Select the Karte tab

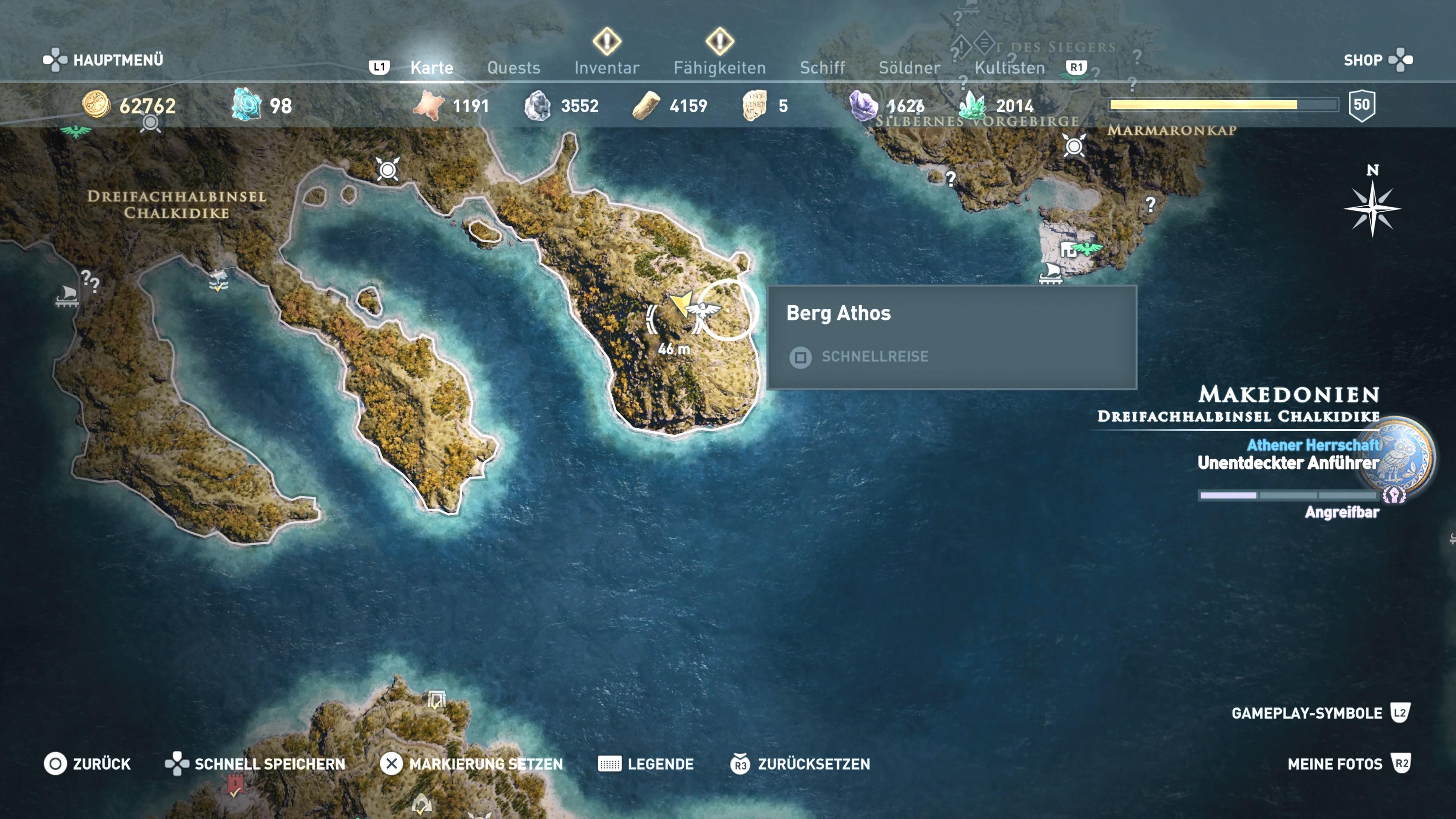[431, 68]
